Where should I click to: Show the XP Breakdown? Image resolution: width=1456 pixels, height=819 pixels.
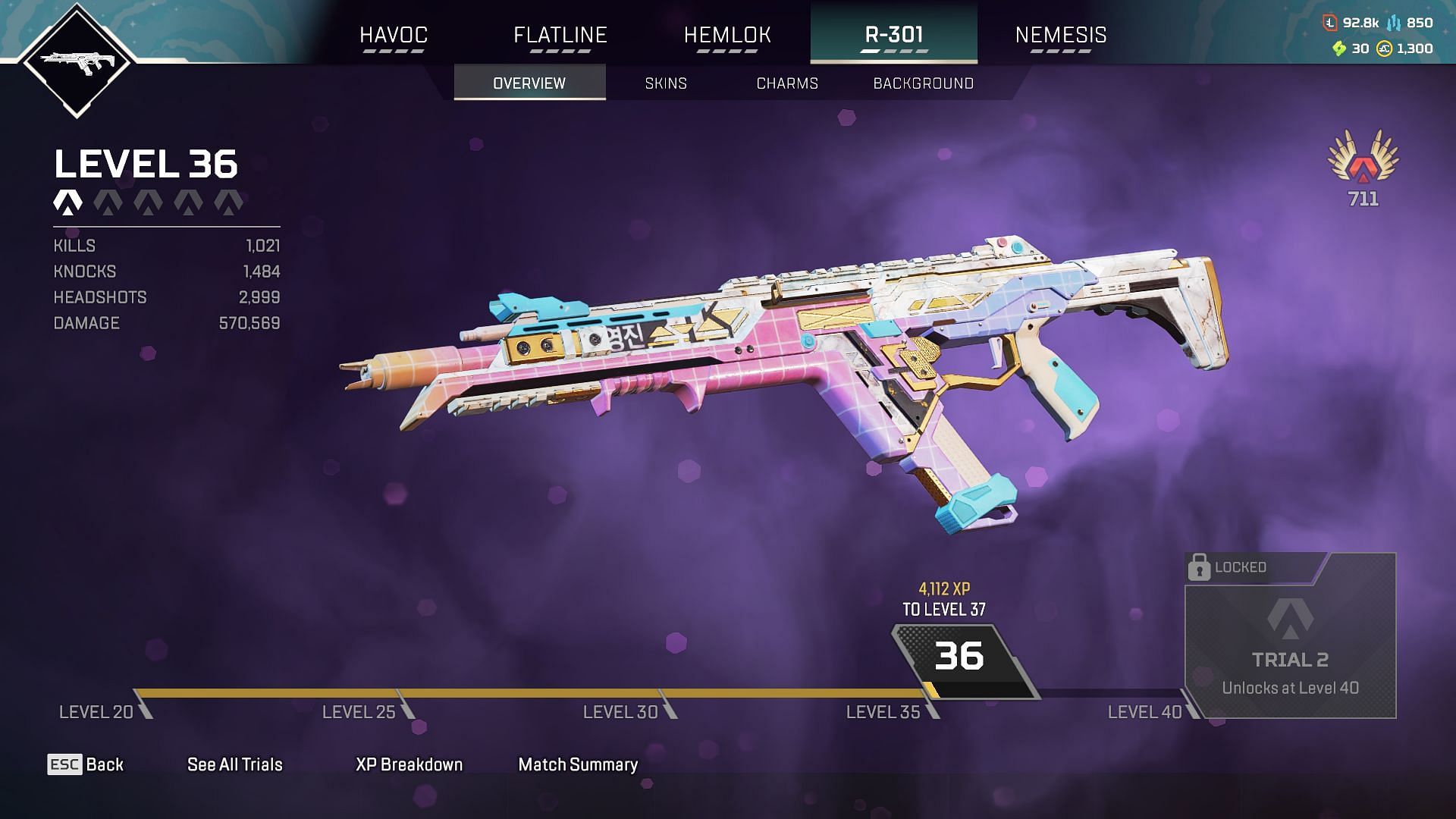409,764
